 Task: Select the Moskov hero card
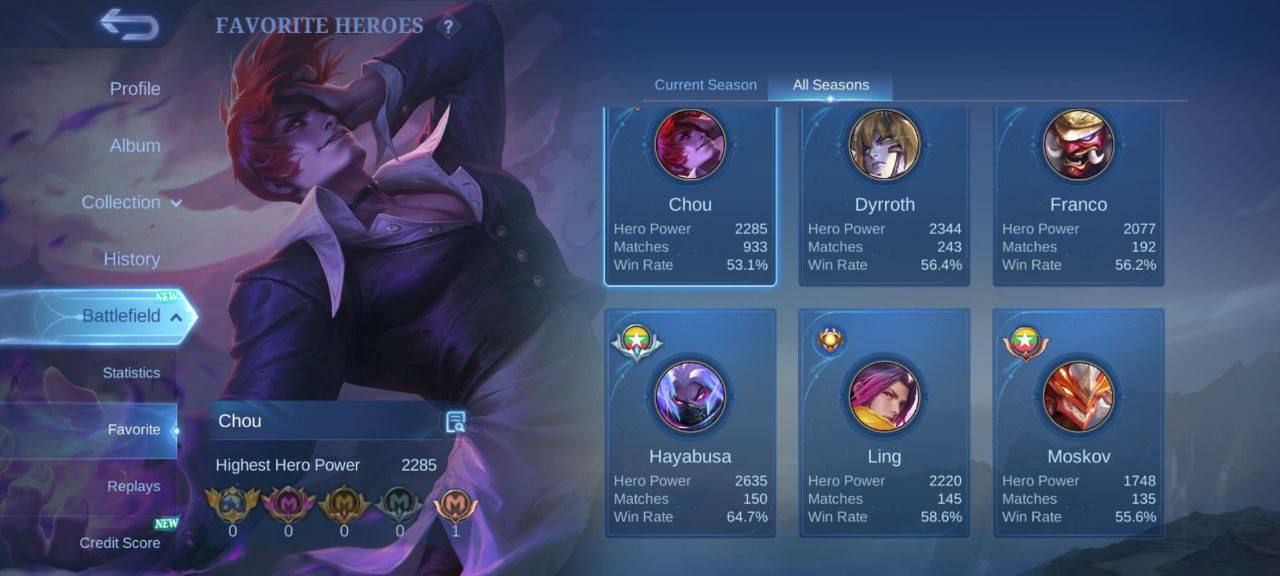1078,422
